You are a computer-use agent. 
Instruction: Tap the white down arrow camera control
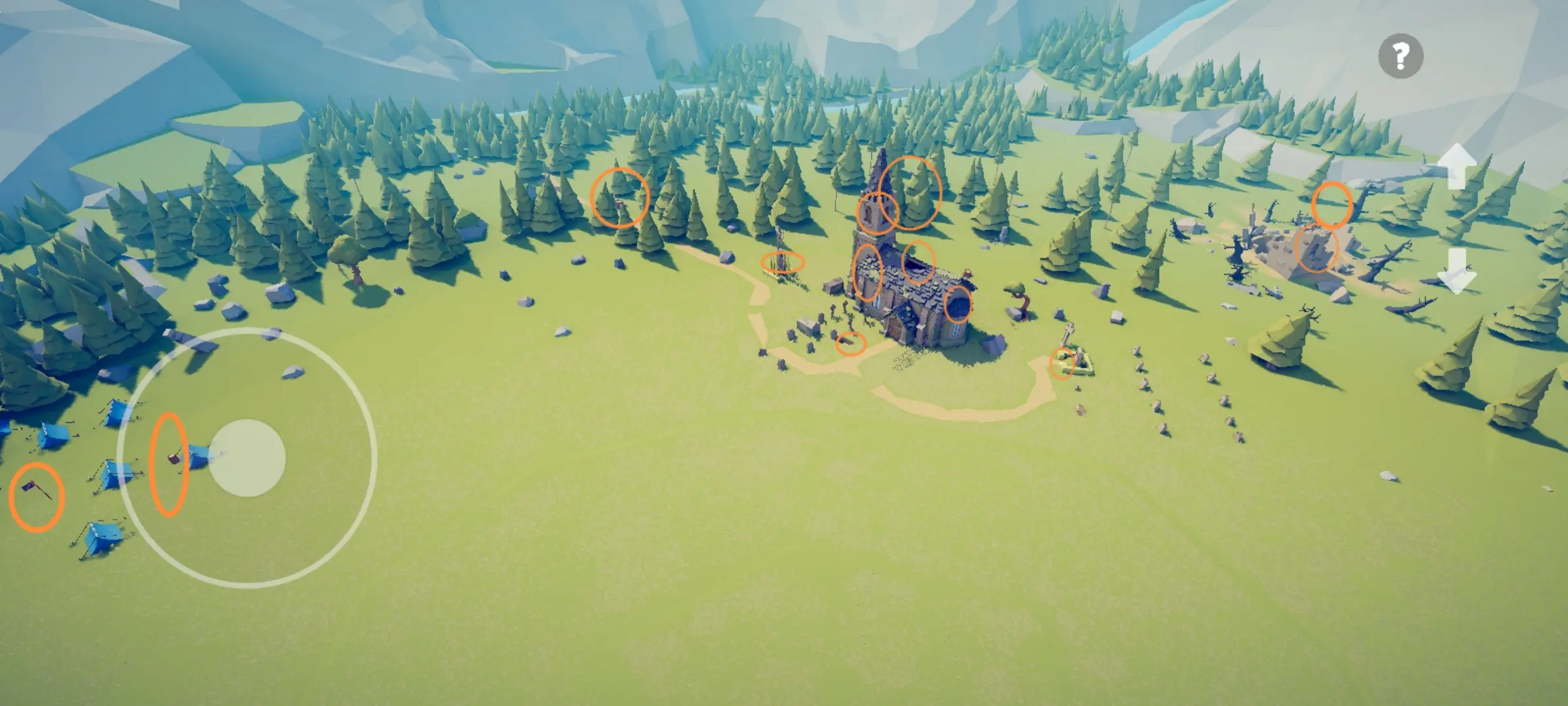pos(1457,271)
